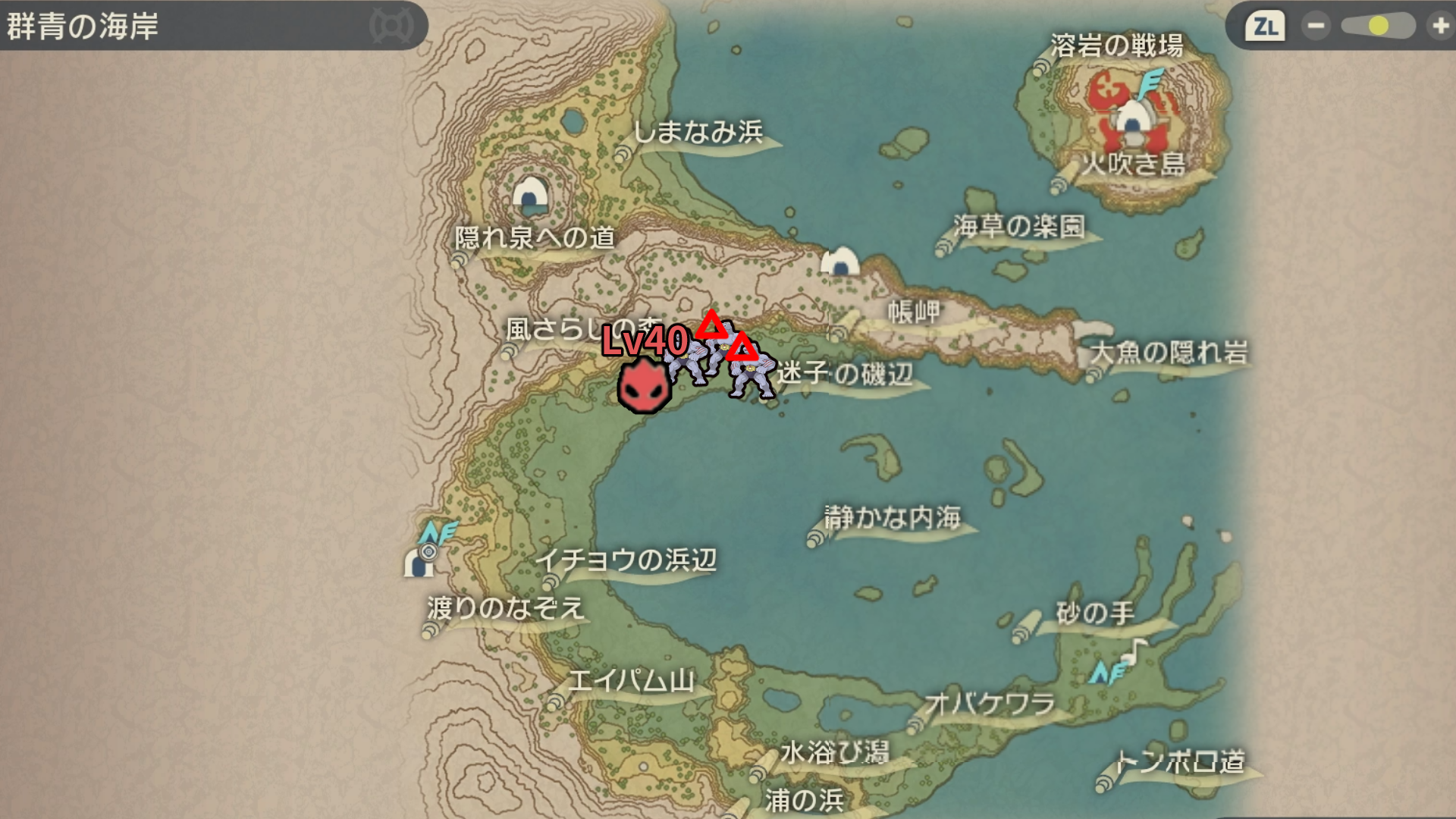
Task: Click the minus zoom-out button
Action: pos(1316,27)
